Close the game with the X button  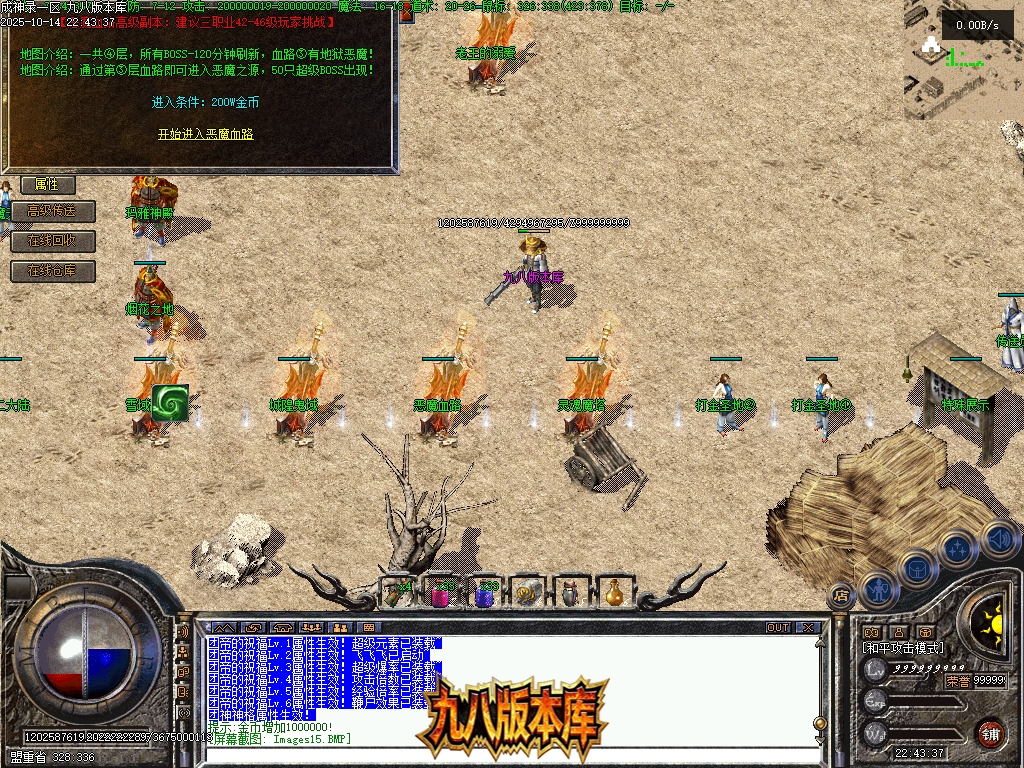point(808,628)
